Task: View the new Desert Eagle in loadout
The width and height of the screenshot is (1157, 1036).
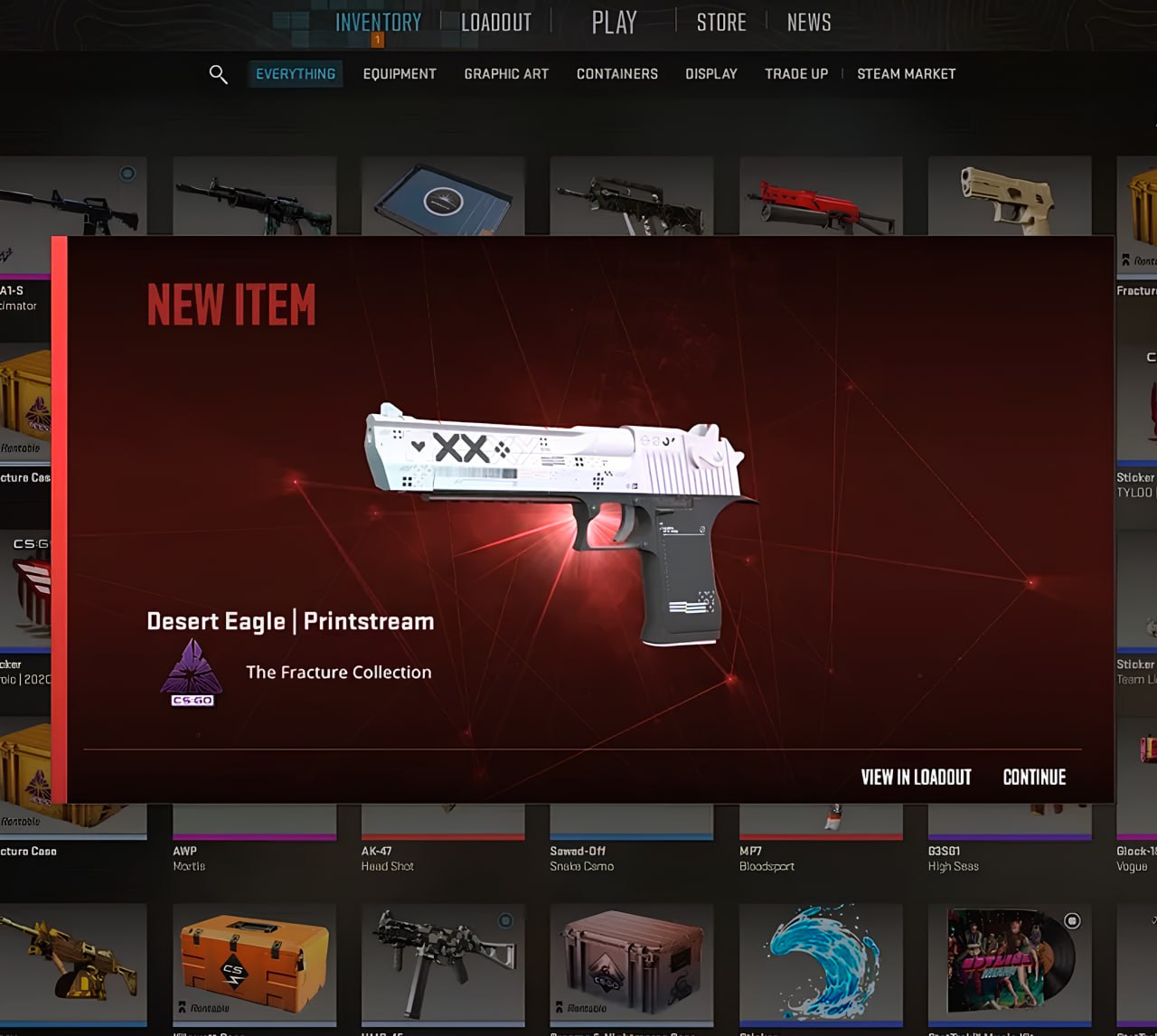Action: coord(916,777)
